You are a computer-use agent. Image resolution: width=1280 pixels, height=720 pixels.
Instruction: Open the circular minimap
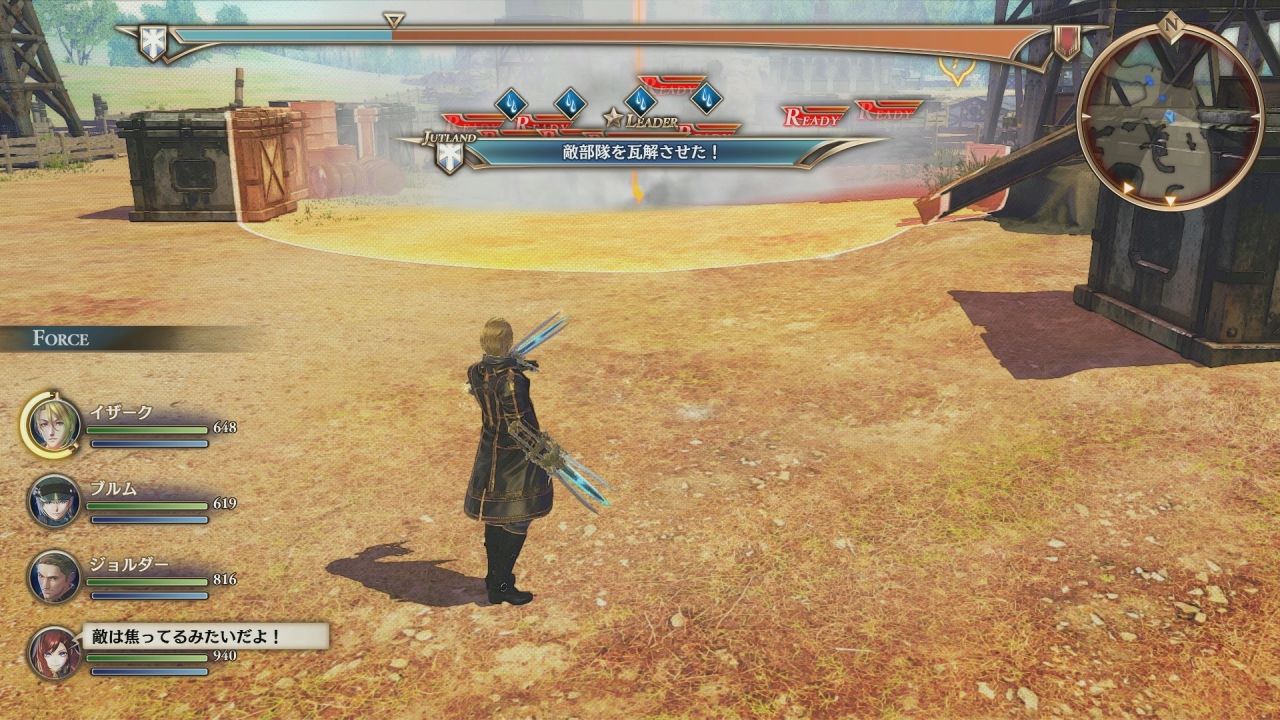pos(1169,117)
